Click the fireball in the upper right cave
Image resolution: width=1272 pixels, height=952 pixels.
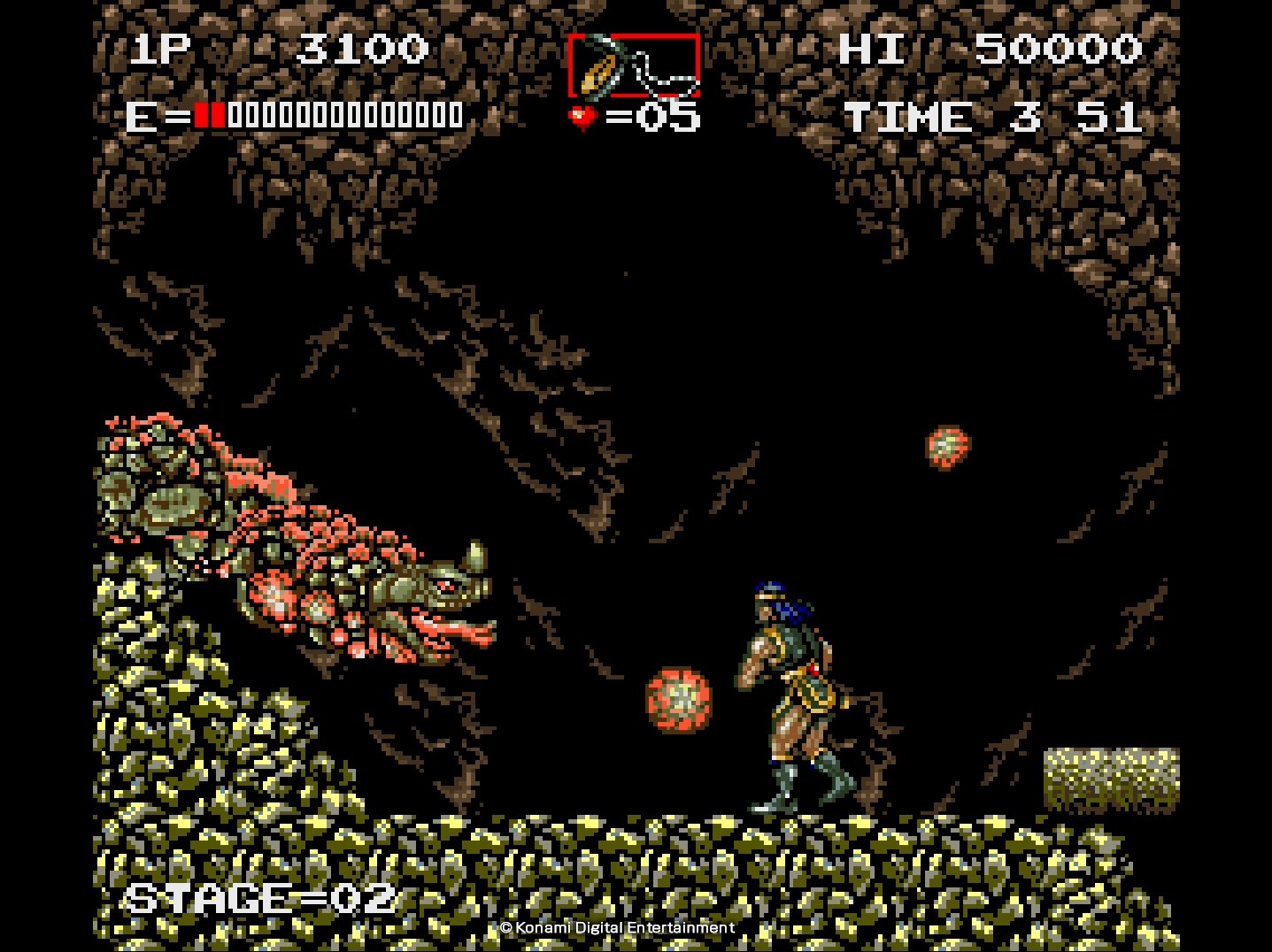click(x=946, y=449)
